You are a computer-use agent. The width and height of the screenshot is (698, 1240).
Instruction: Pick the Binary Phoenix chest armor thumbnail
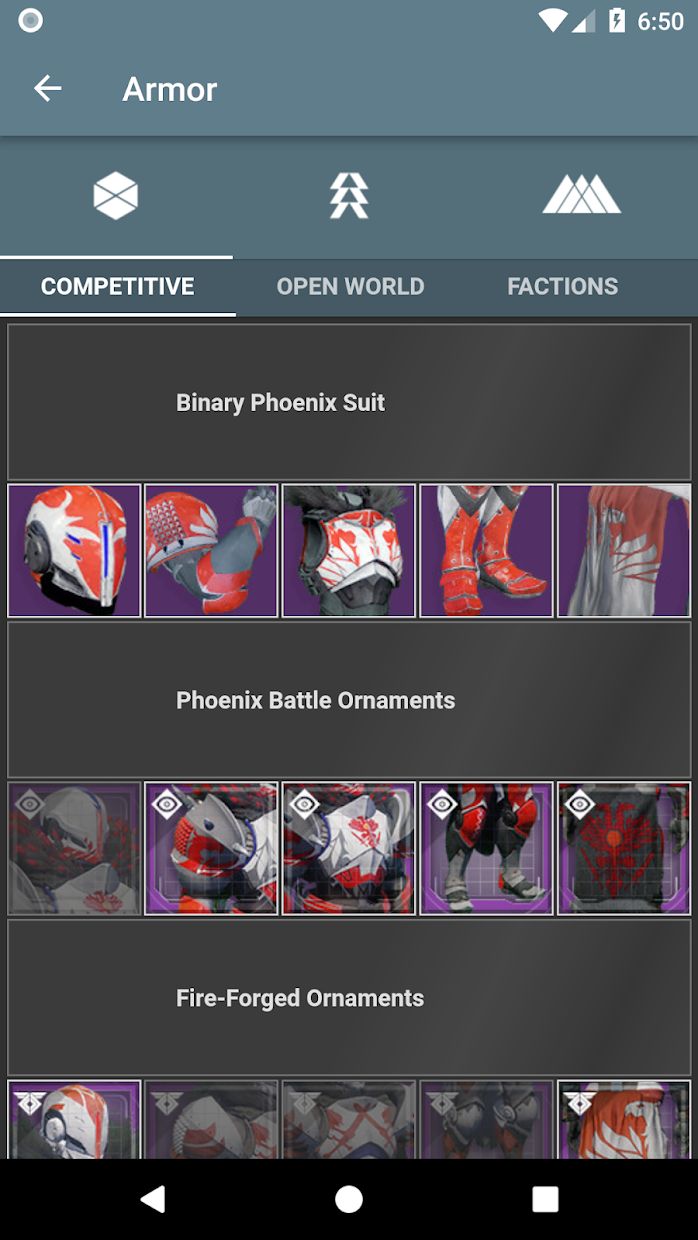[x=349, y=550]
